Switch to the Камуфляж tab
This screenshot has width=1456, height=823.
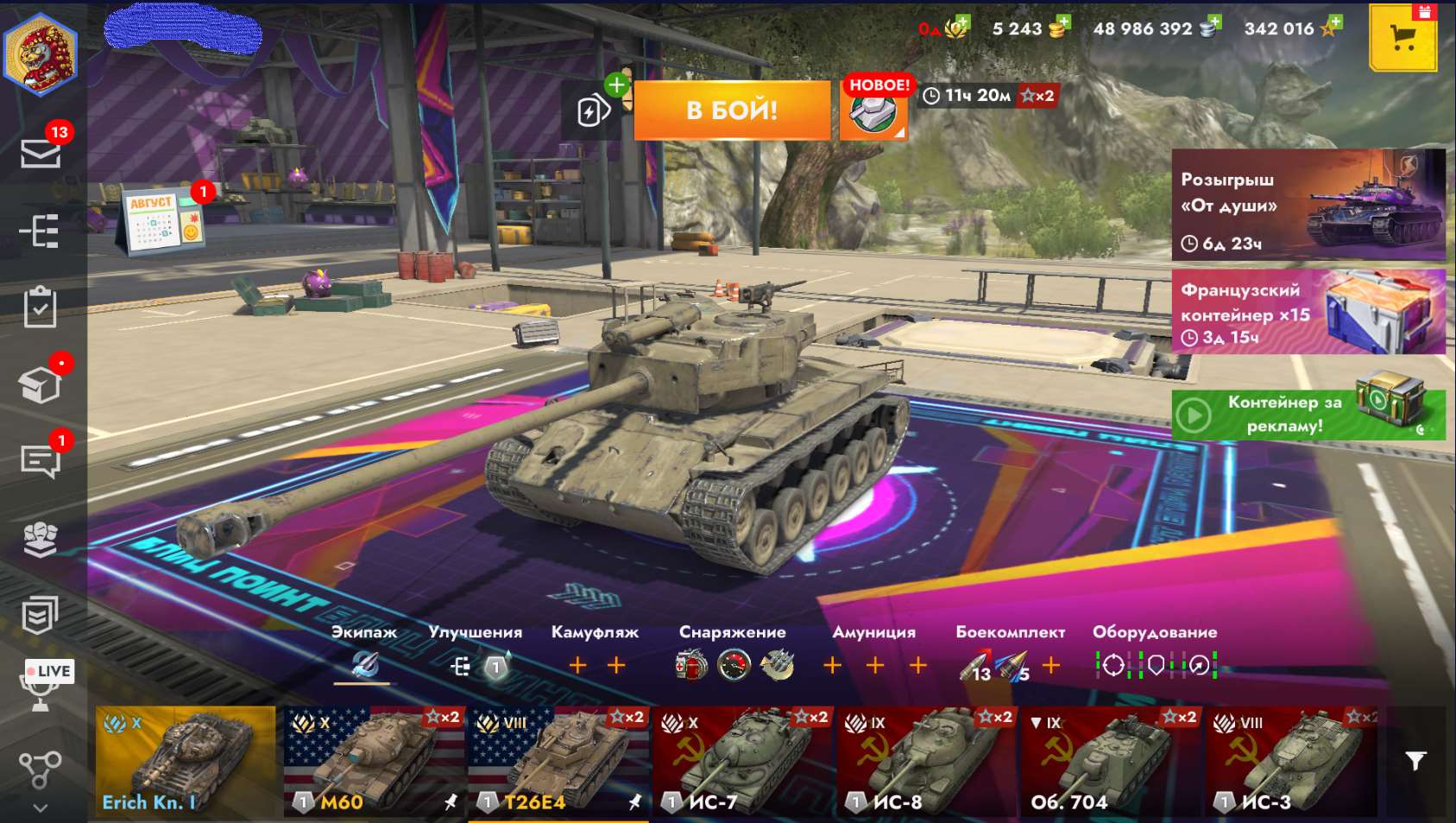pyautogui.click(x=594, y=631)
